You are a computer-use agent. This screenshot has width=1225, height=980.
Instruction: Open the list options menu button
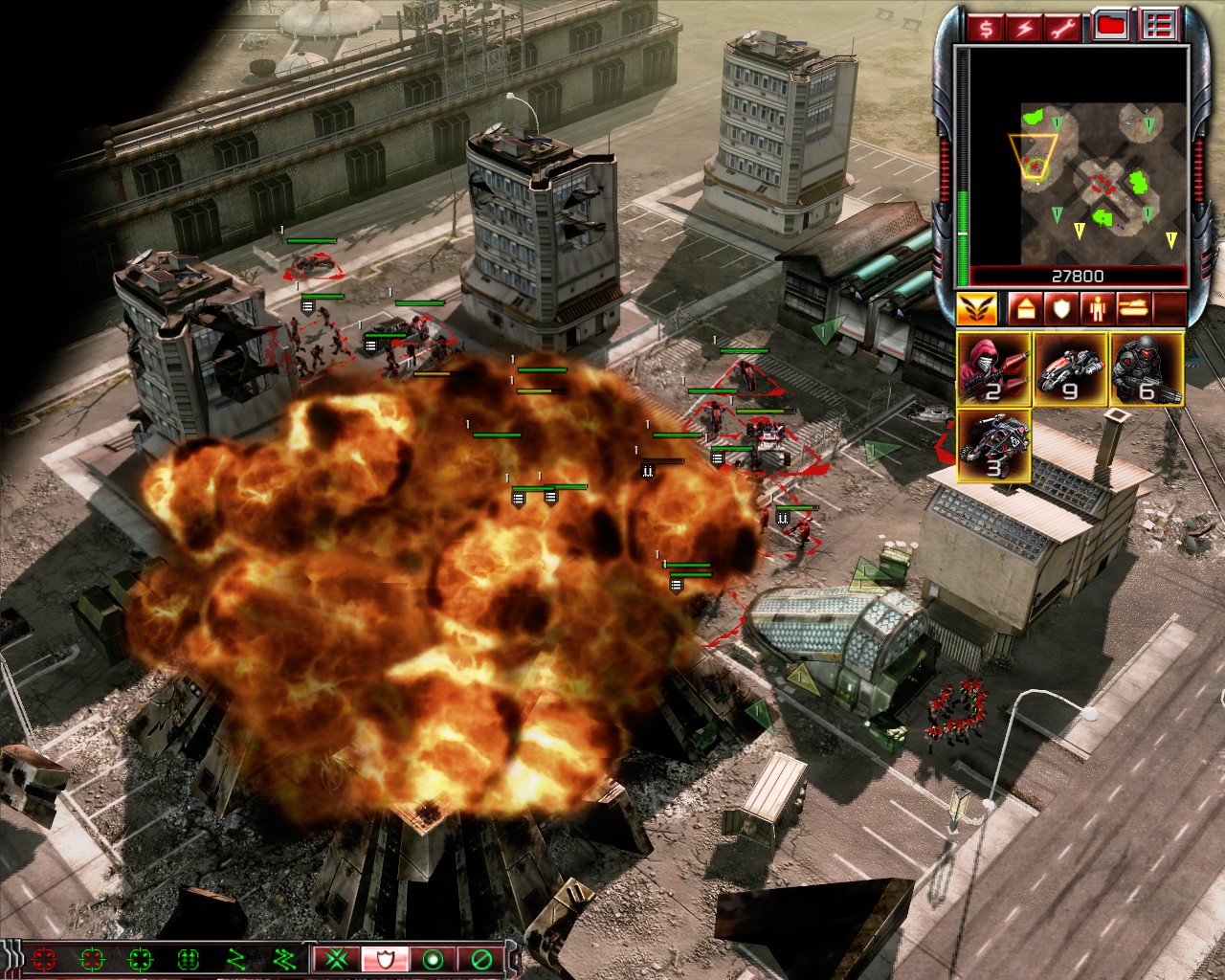pos(1160,27)
